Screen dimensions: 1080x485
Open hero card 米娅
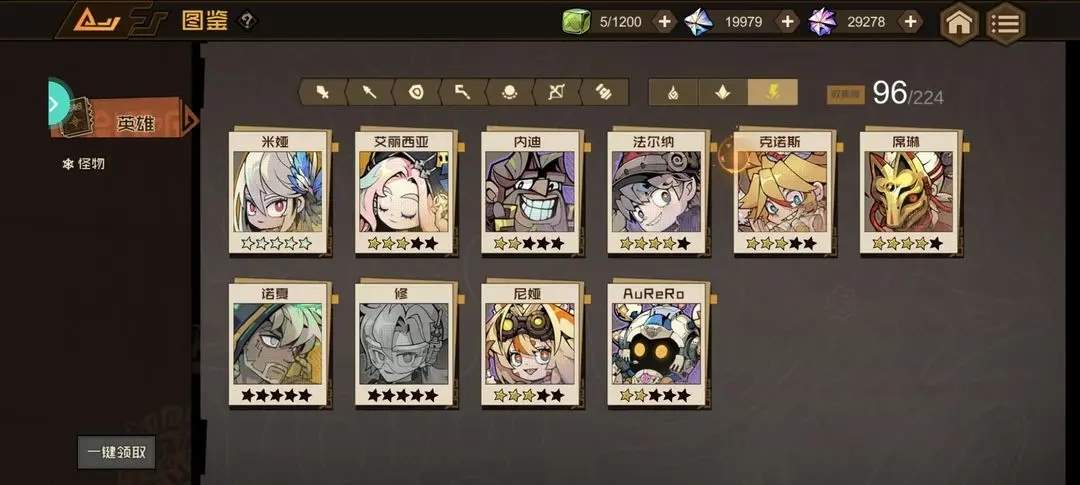(279, 192)
